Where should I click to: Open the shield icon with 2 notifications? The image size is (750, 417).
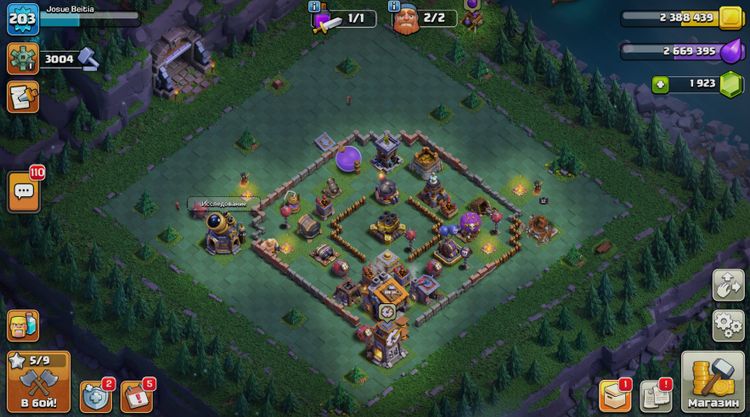coord(95,396)
